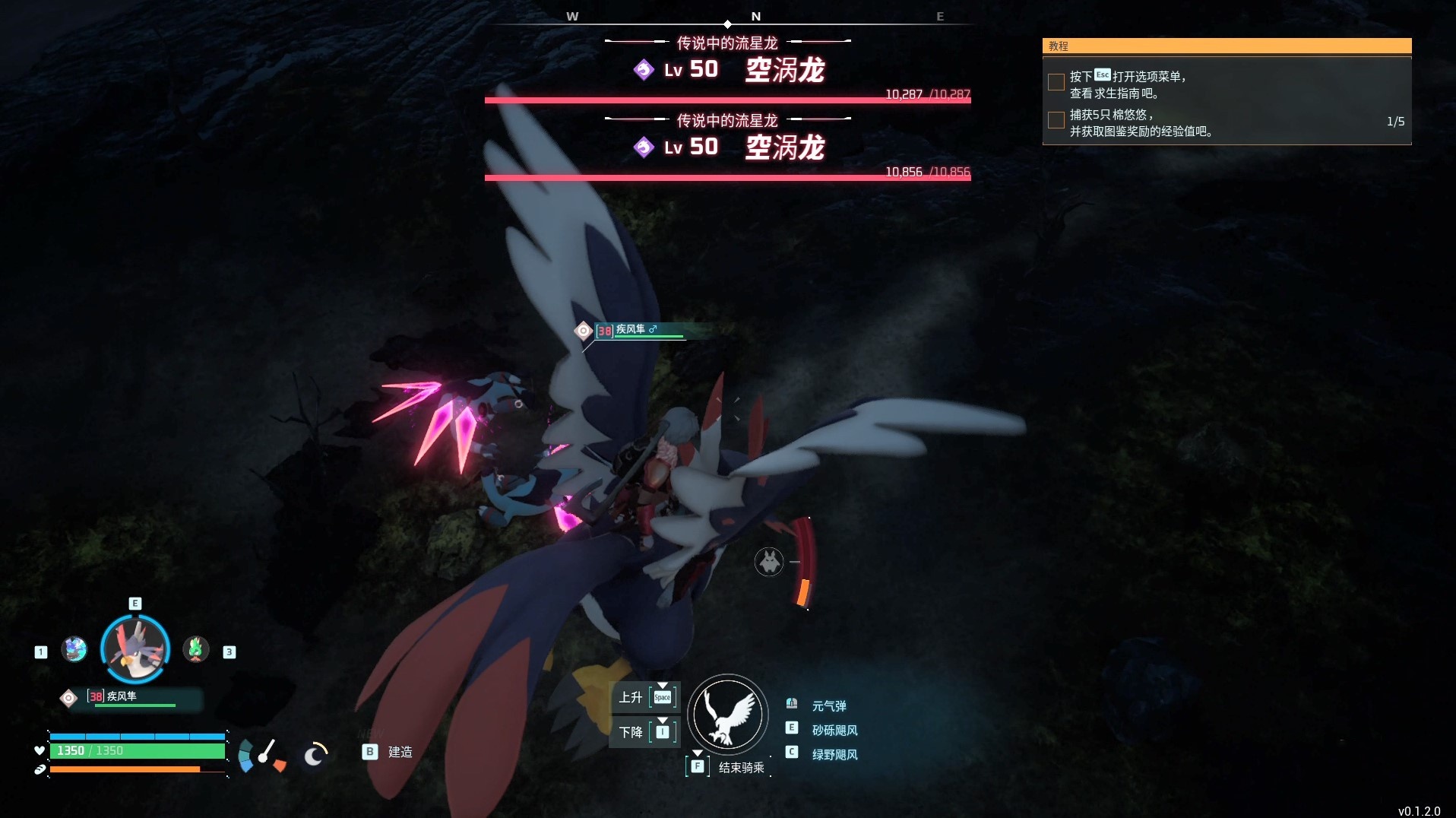Use the 砂砾飓风 skill
Image resolution: width=1456 pixels, height=818 pixels.
coord(834,731)
